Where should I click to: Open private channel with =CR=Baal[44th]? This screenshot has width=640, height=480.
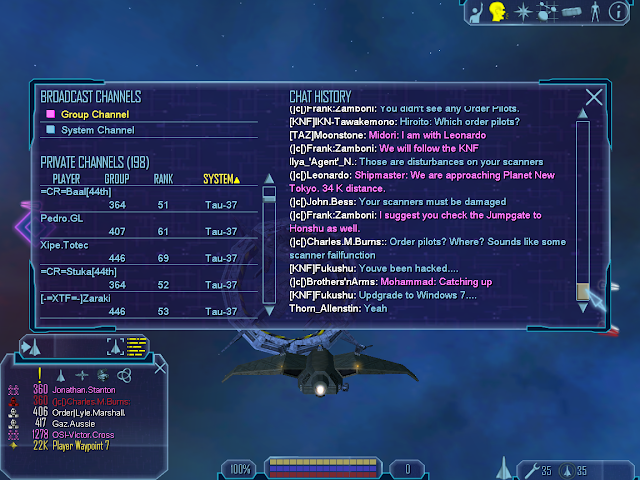tap(76, 191)
